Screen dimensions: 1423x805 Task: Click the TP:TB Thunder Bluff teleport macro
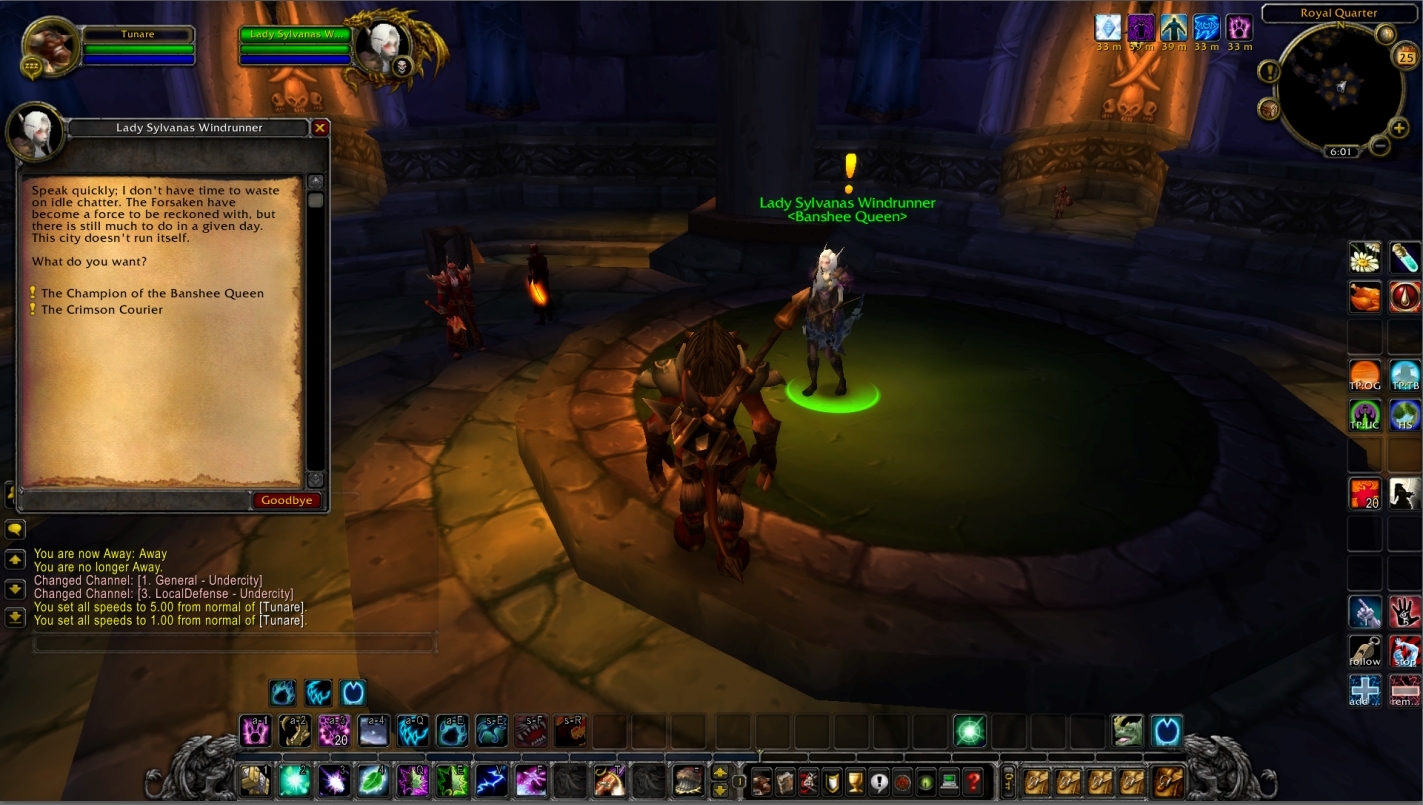click(1404, 375)
